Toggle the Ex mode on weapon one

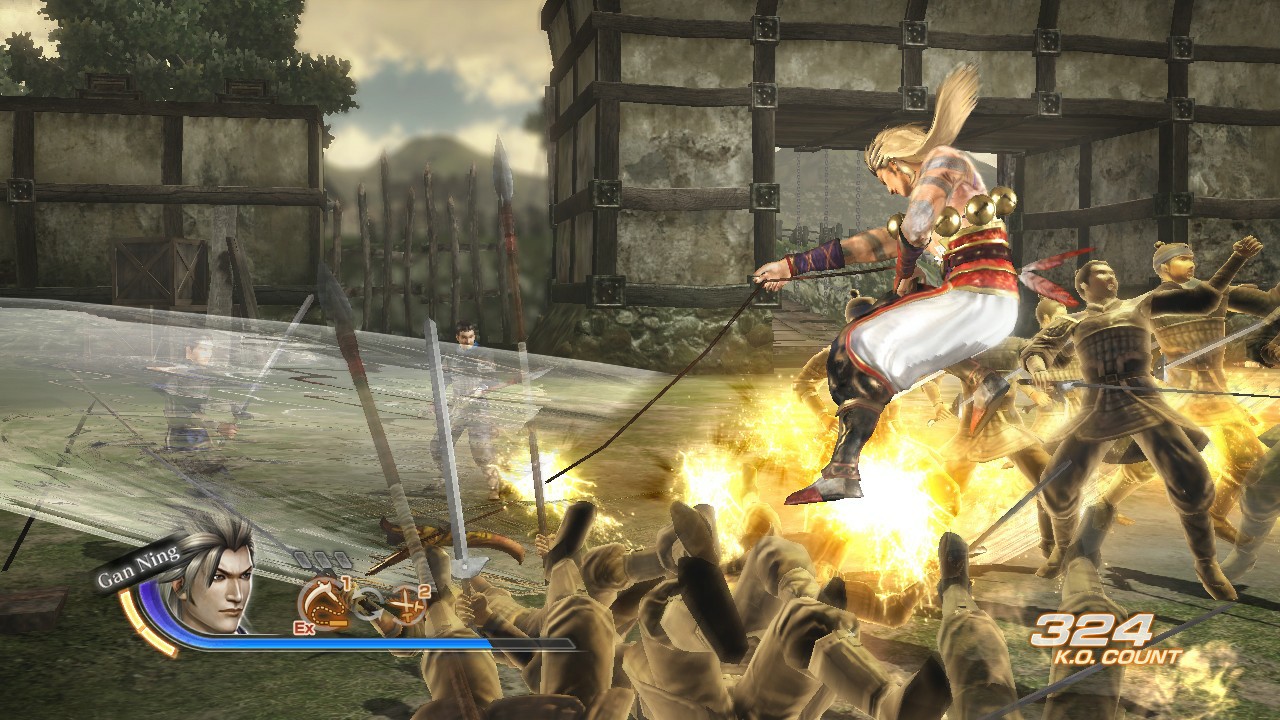303,626
